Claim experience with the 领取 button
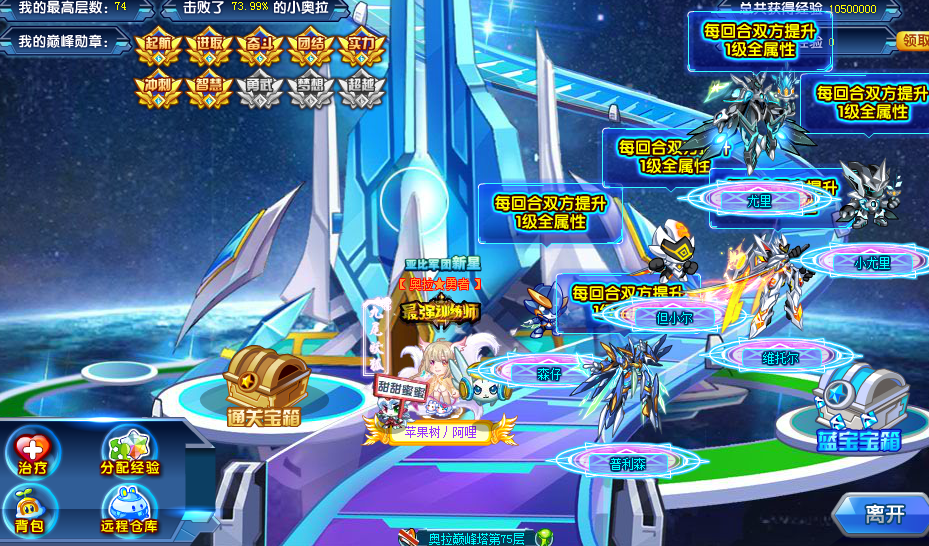The width and height of the screenshot is (929, 546). click(914, 41)
